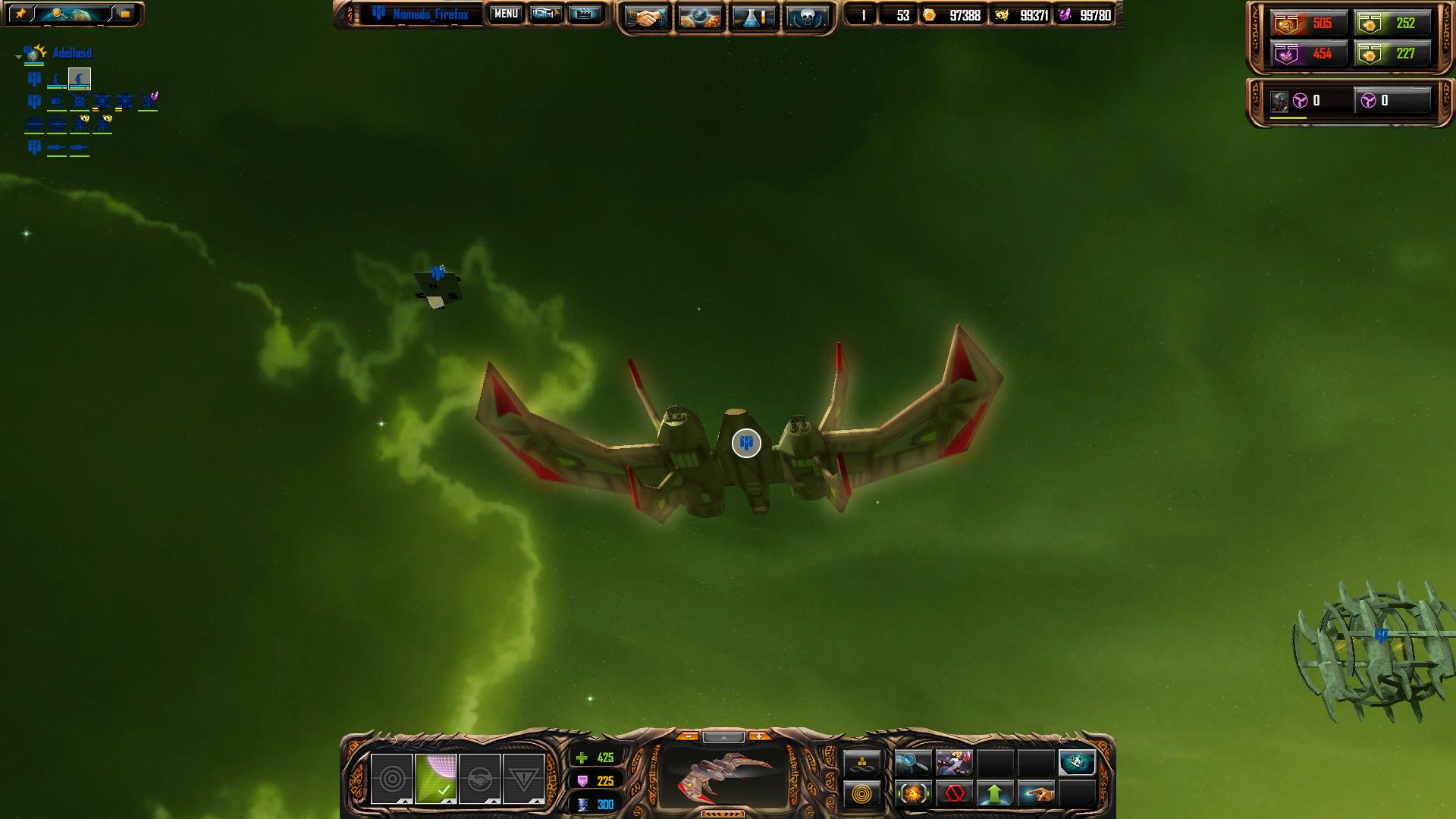Open the MENU button
Screen dimensions: 1456x819
point(506,14)
